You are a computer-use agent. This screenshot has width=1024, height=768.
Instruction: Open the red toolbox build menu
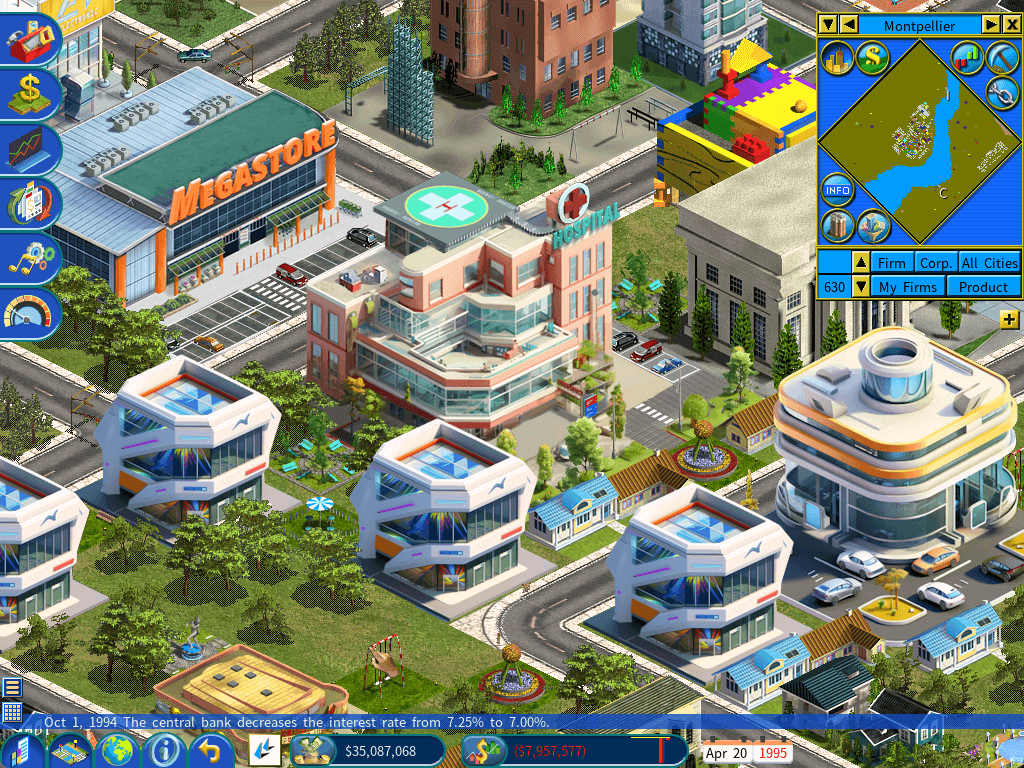click(30, 35)
